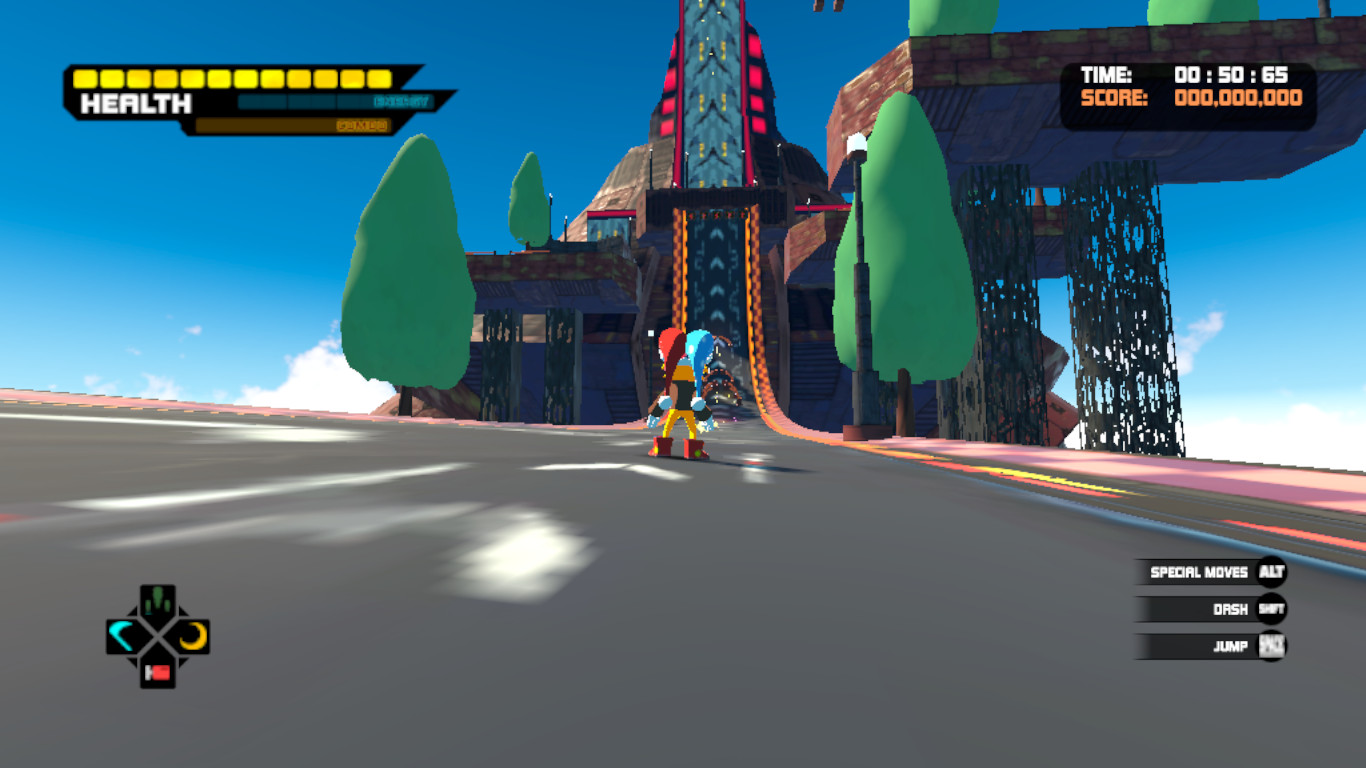
Task: Click the cyan arrow icon on the d-pad
Action: (120, 637)
